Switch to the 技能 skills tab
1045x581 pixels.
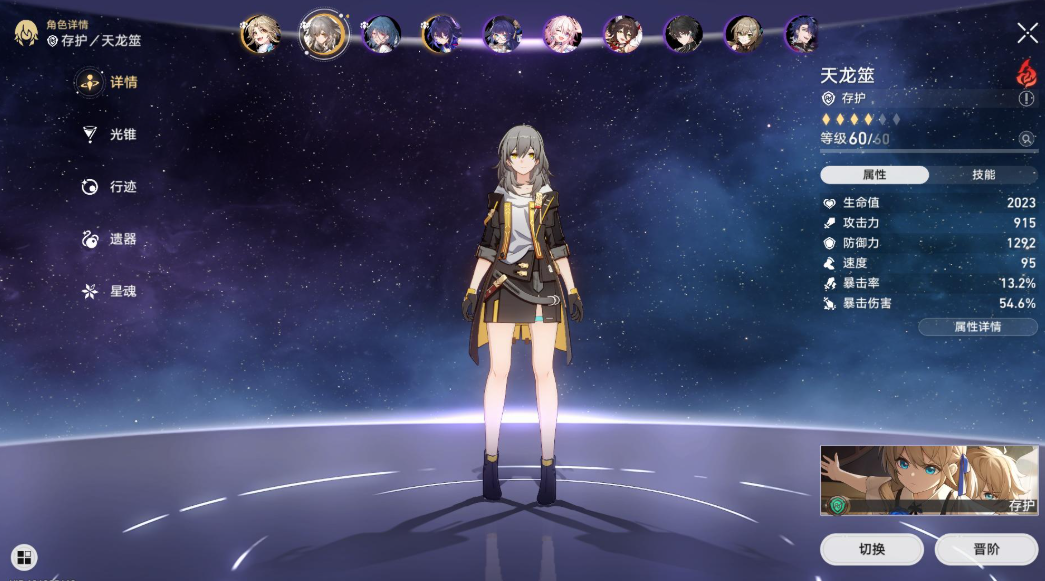coord(983,175)
